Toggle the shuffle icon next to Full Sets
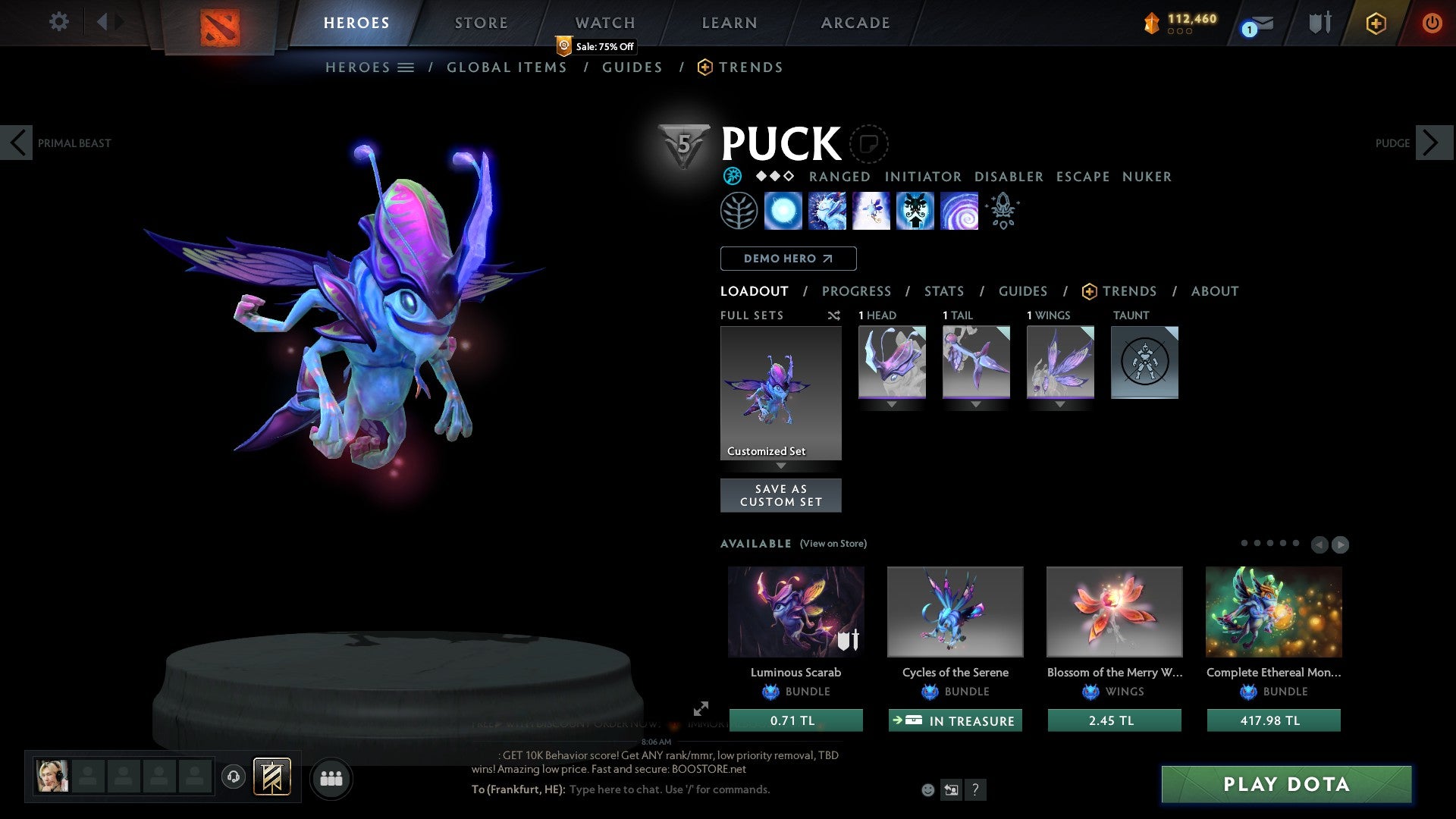 pyautogui.click(x=834, y=315)
